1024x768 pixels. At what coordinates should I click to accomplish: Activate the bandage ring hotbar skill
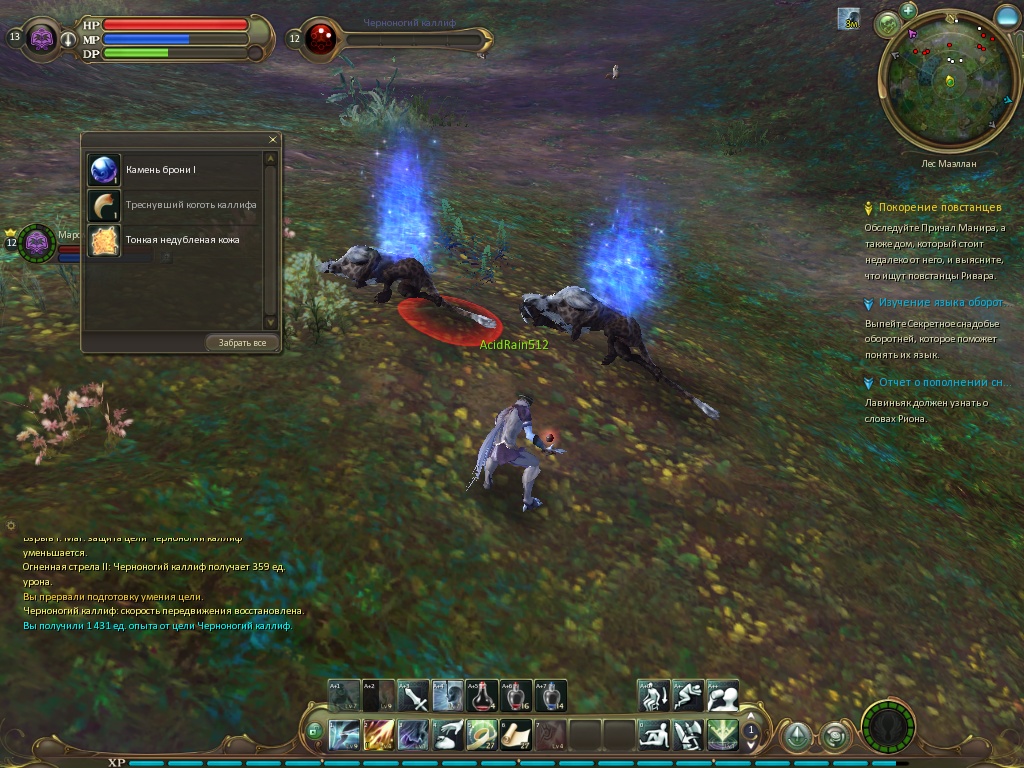482,735
